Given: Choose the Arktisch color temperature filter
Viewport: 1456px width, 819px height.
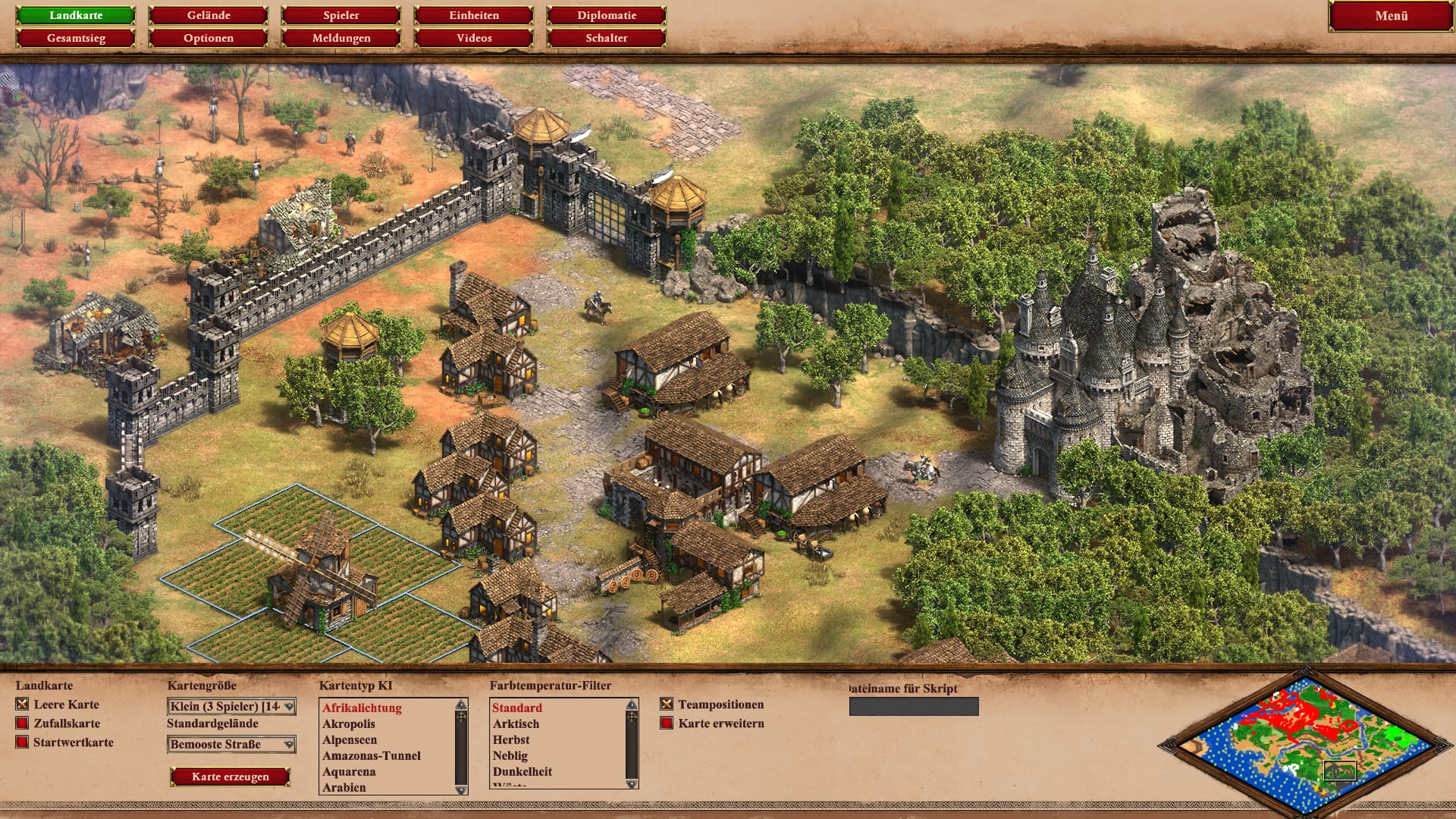Looking at the screenshot, I should coord(516,724).
